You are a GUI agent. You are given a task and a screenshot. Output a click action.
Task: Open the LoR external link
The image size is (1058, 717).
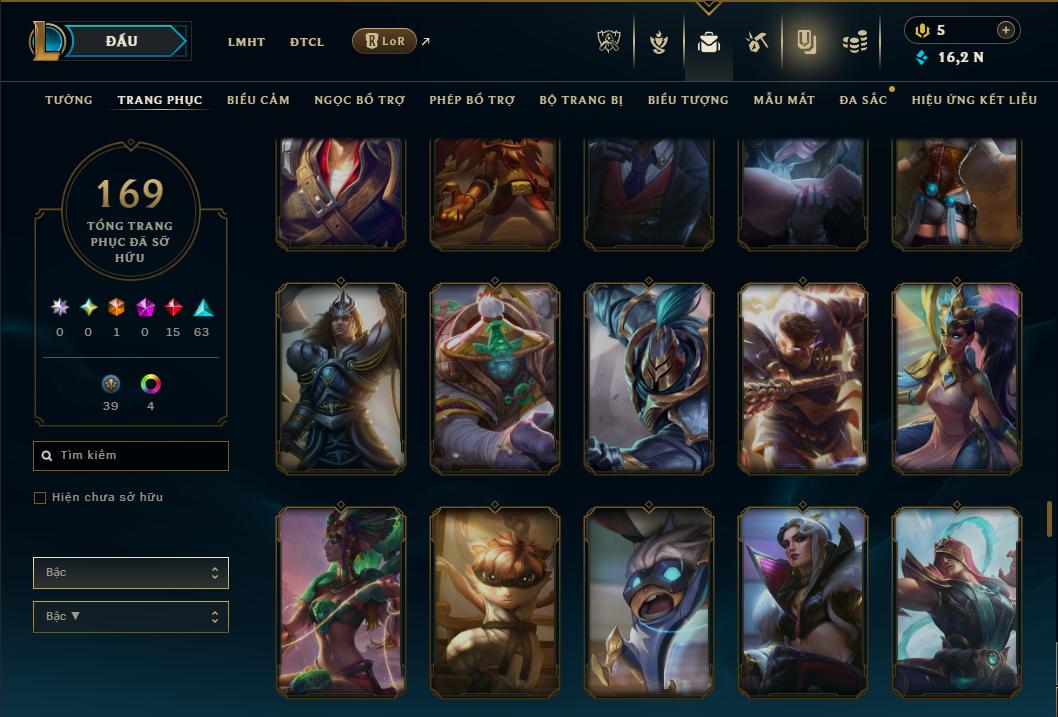tap(385, 41)
